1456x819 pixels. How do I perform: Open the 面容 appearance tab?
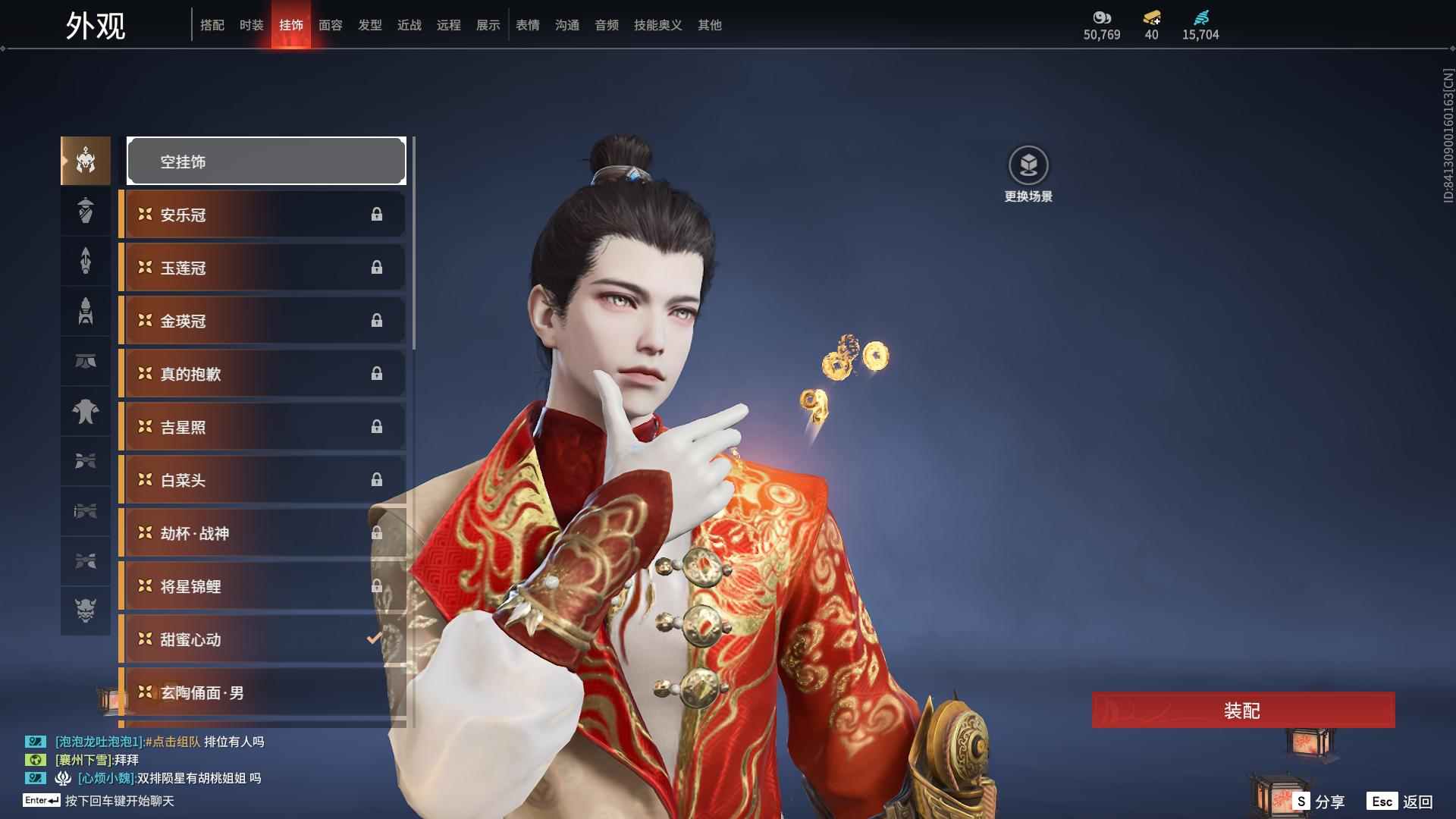pos(331,25)
